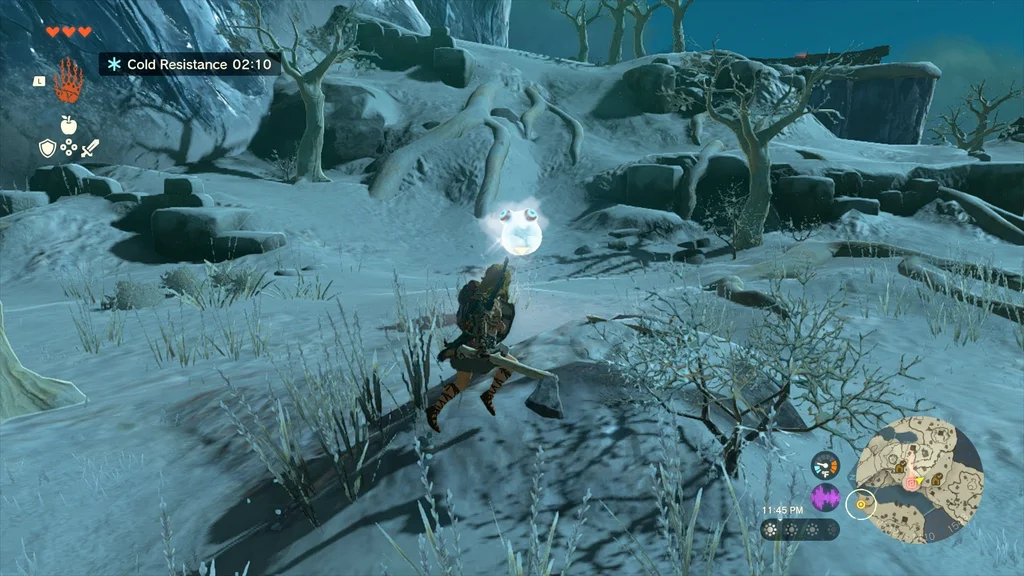Open the shield quick-select icon

tap(46, 148)
